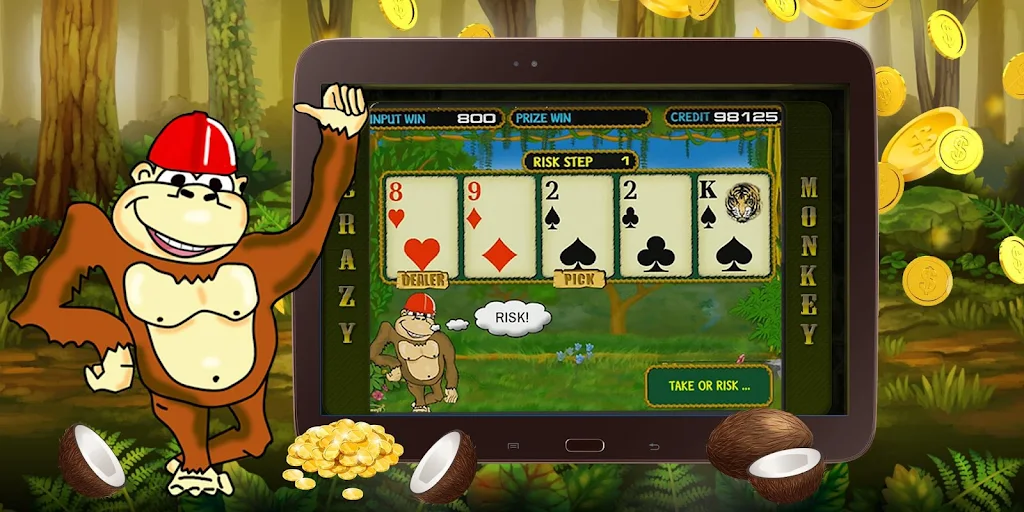Tap the tablet's back arrow key
Viewport: 1024px width, 512px height.
tap(655, 446)
